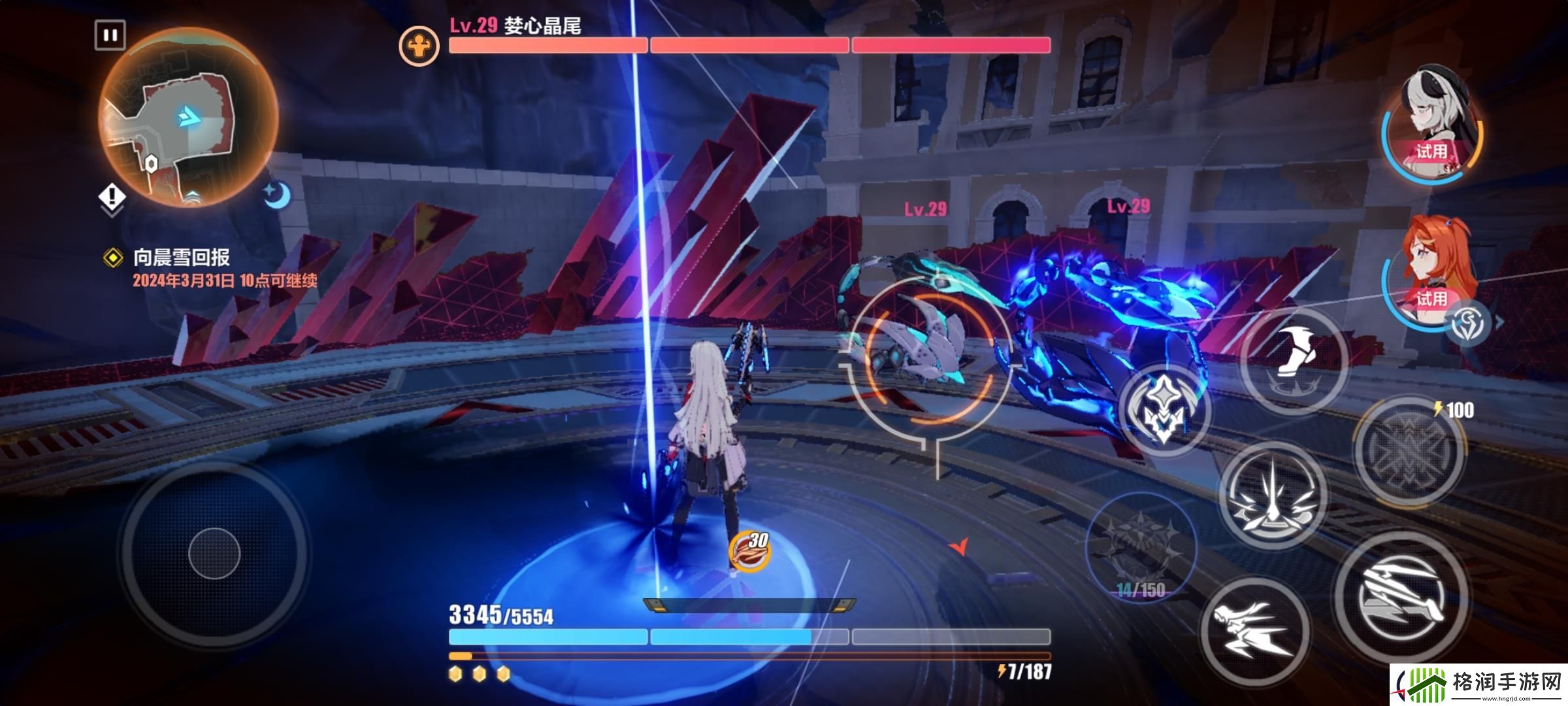The height and width of the screenshot is (706, 1568).
Task: Trigger the ultimate skill showing 100 energy
Action: 1409,450
